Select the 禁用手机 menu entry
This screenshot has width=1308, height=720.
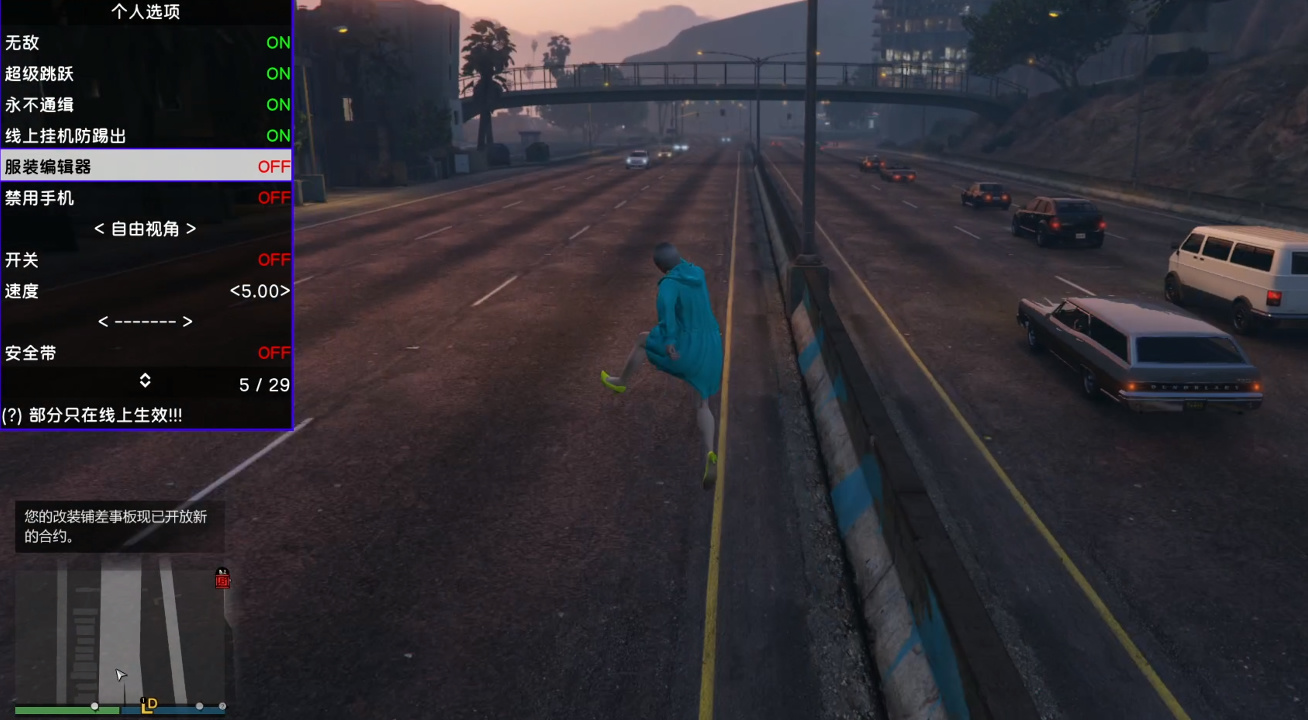coord(146,197)
